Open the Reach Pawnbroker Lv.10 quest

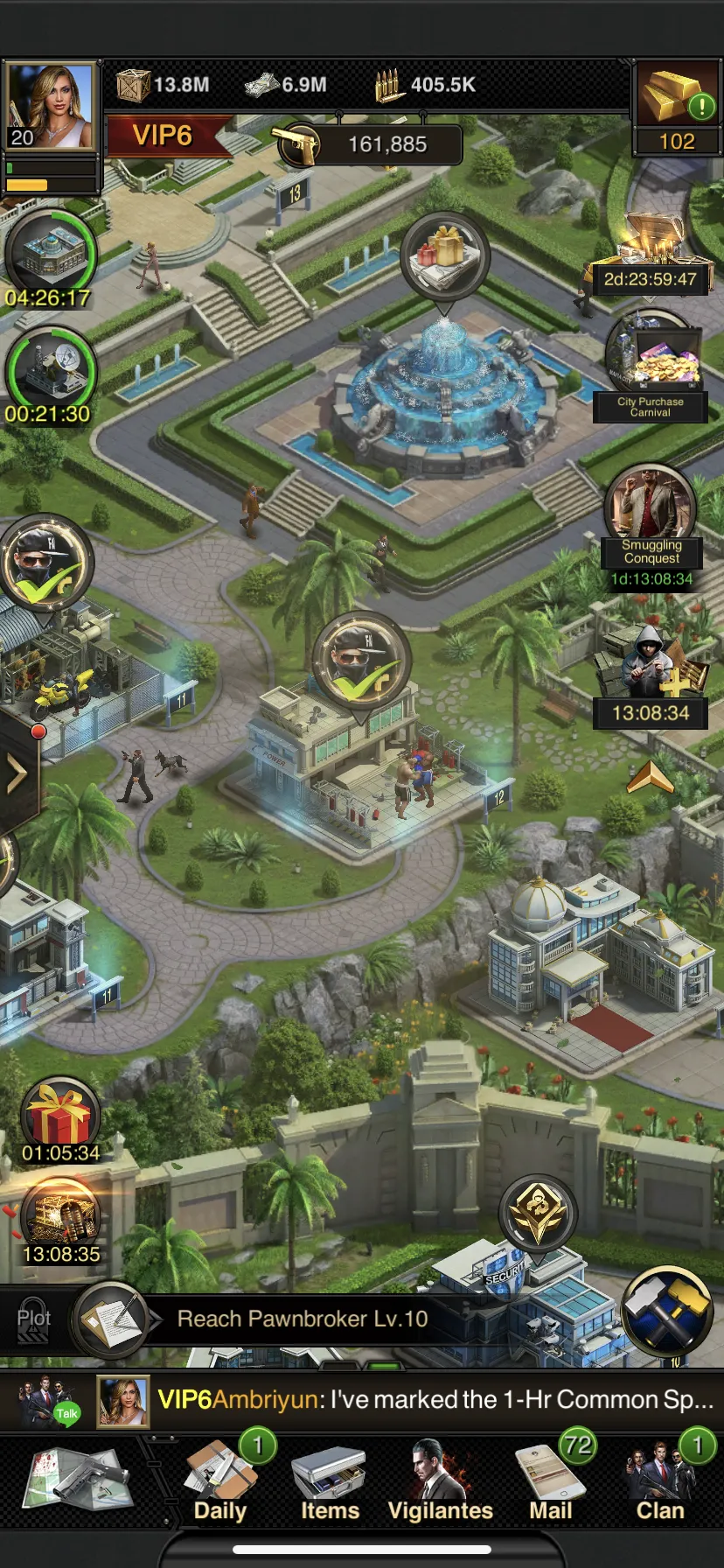pyautogui.click(x=302, y=1319)
